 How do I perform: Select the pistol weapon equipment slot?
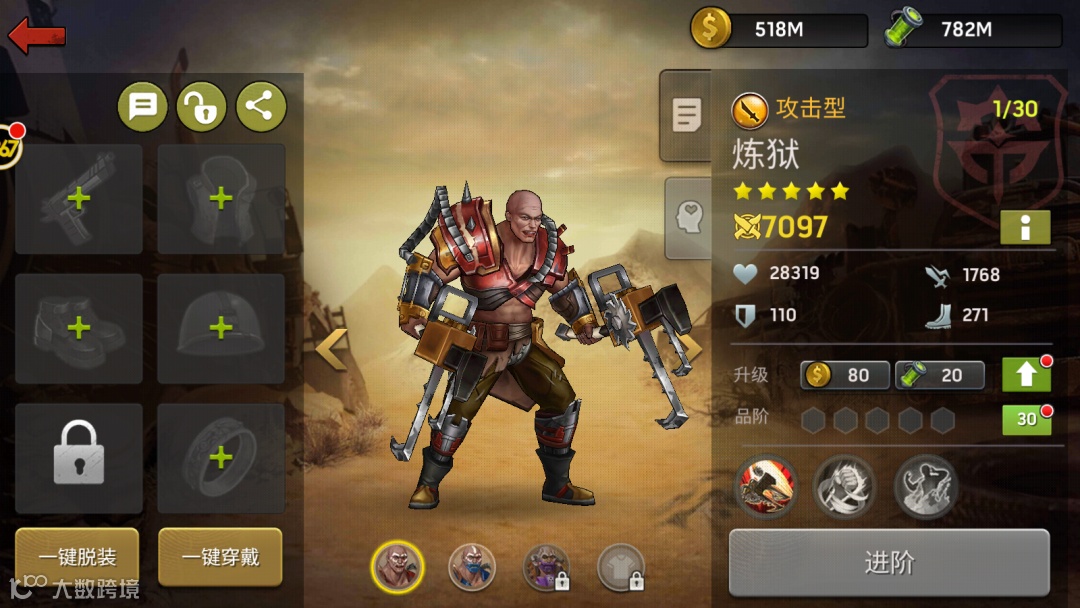point(79,199)
